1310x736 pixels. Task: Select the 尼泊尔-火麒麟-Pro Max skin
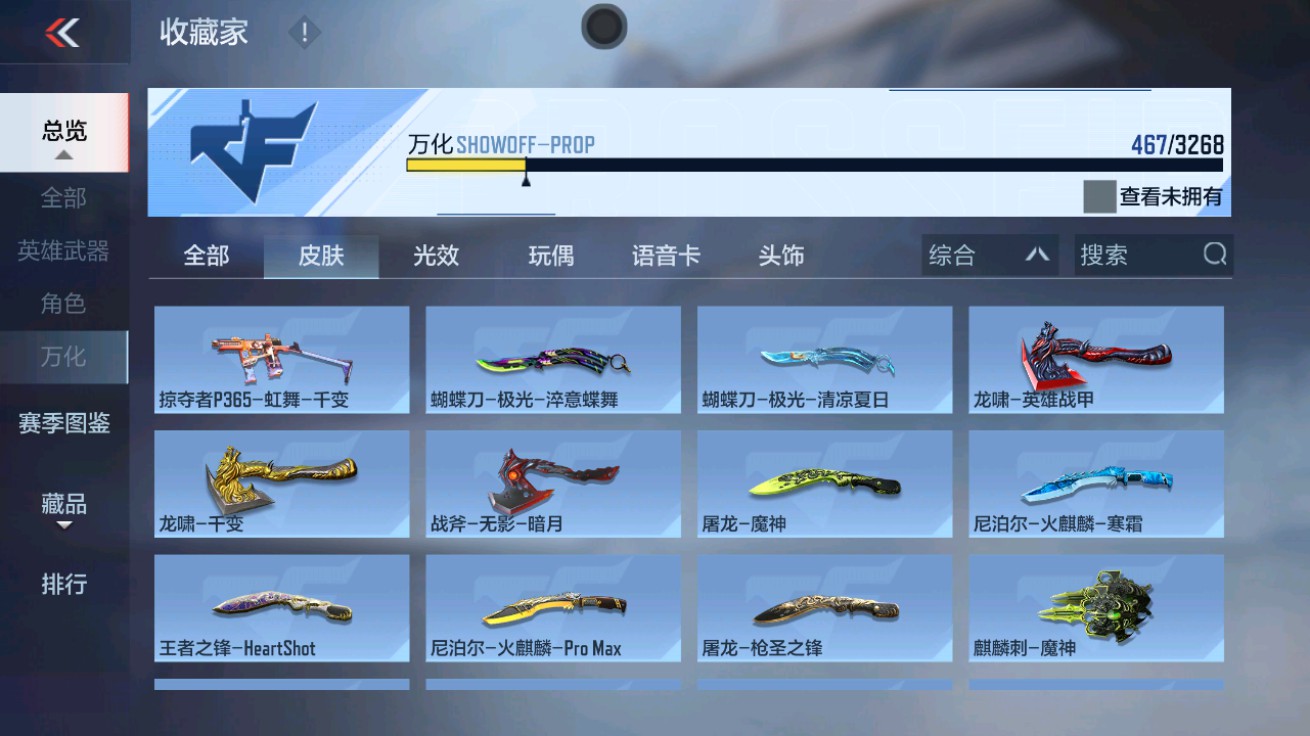tap(550, 608)
